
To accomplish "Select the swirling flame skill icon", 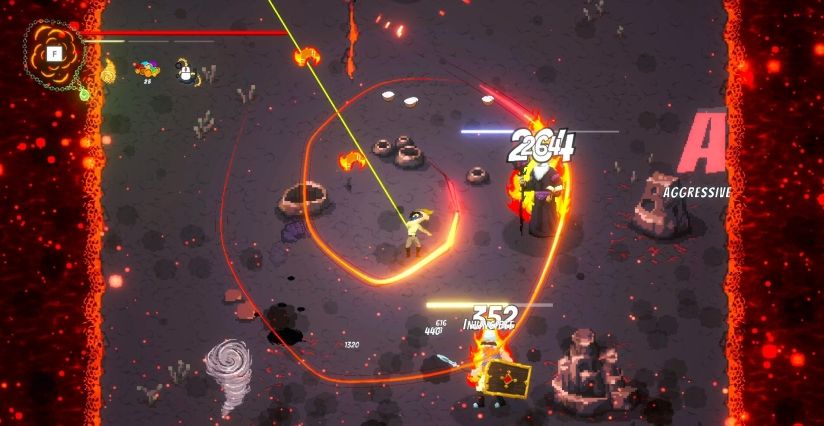I will tap(107, 70).
